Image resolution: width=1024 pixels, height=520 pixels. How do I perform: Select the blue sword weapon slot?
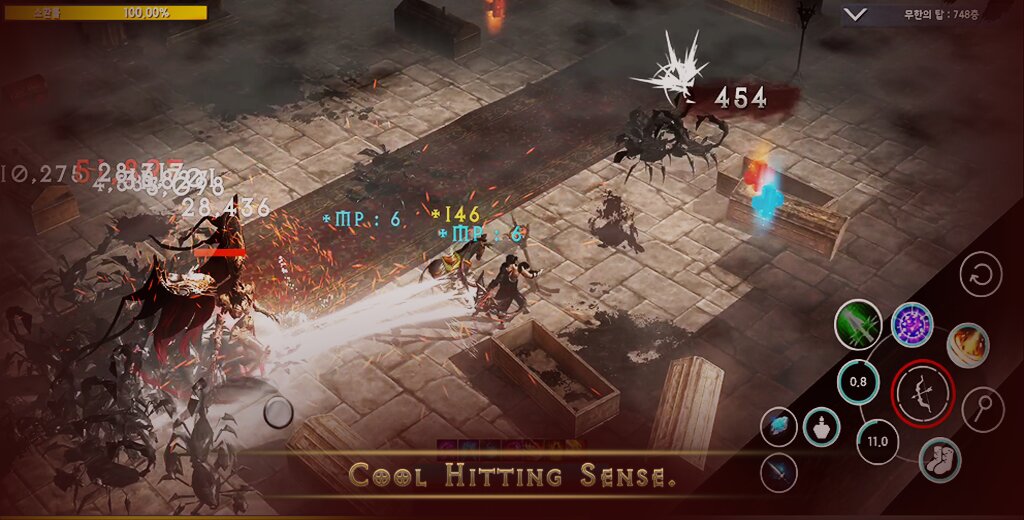778,472
